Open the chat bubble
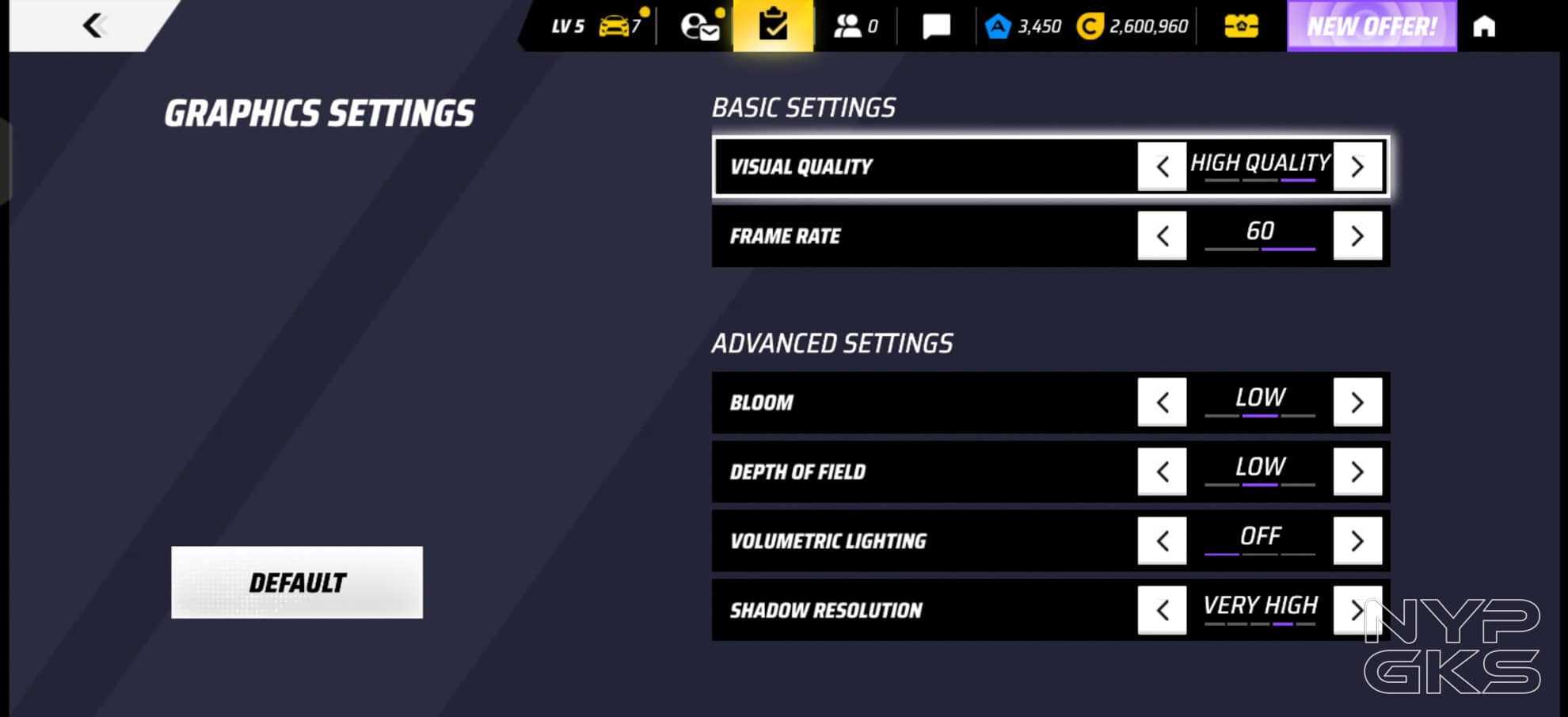Viewport: 1568px width, 717px height. click(x=936, y=26)
